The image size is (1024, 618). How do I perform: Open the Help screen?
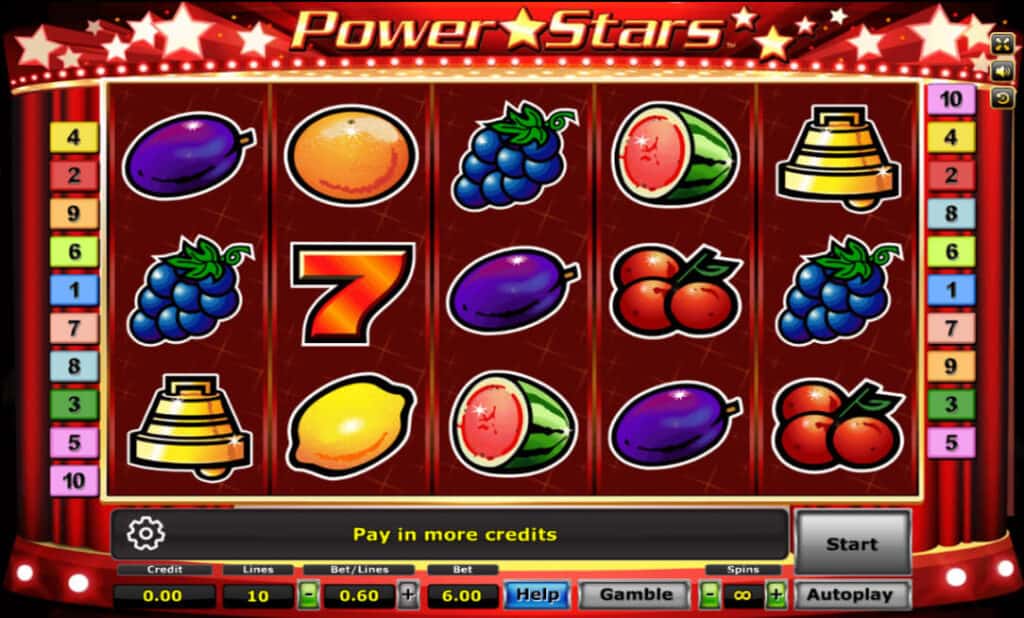(537, 594)
